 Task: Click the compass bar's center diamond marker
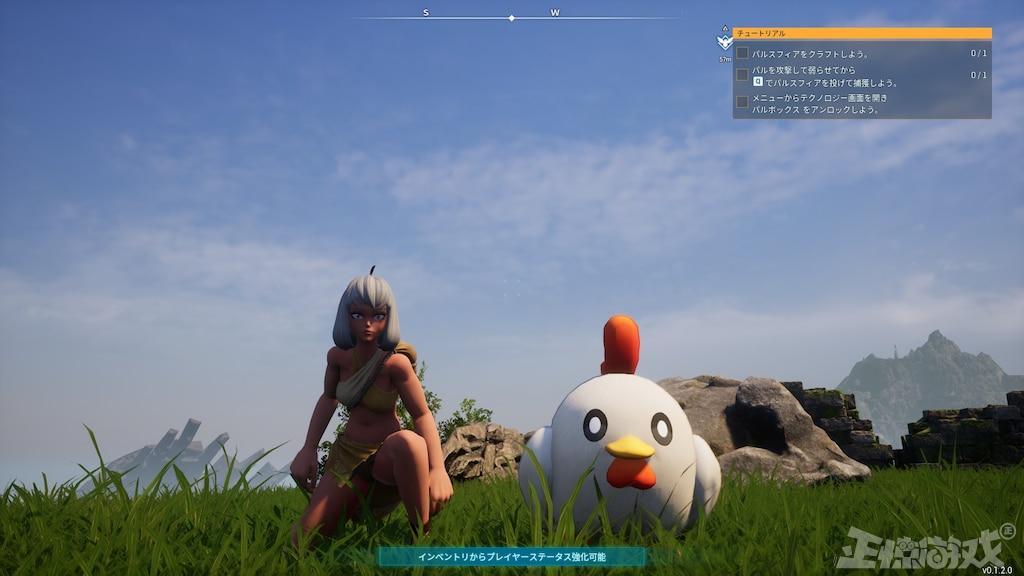coord(511,18)
